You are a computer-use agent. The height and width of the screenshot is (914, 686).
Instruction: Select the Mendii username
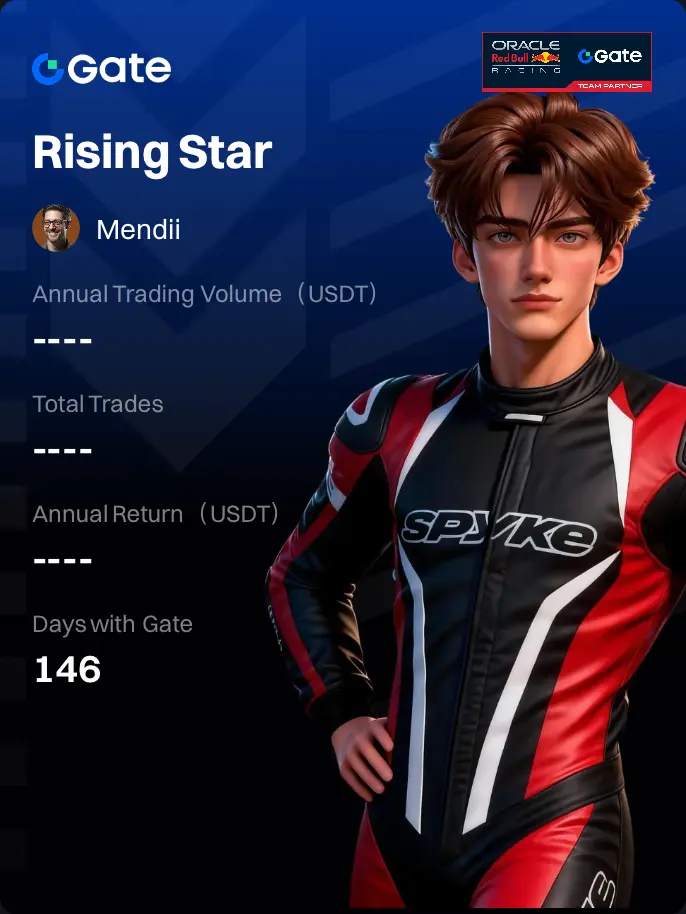click(138, 230)
